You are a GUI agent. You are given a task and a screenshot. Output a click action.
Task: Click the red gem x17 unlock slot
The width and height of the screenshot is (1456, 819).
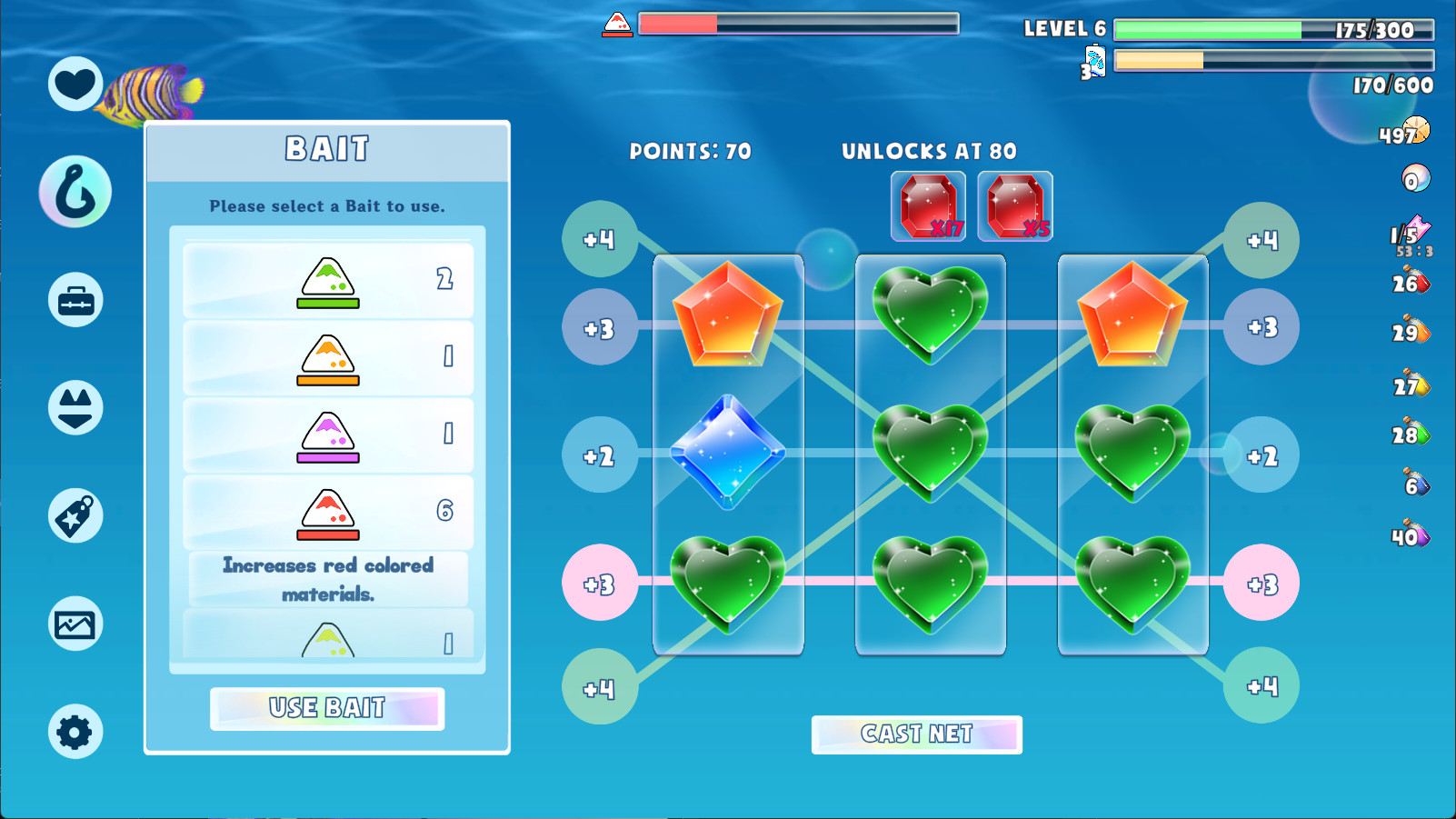[928, 204]
